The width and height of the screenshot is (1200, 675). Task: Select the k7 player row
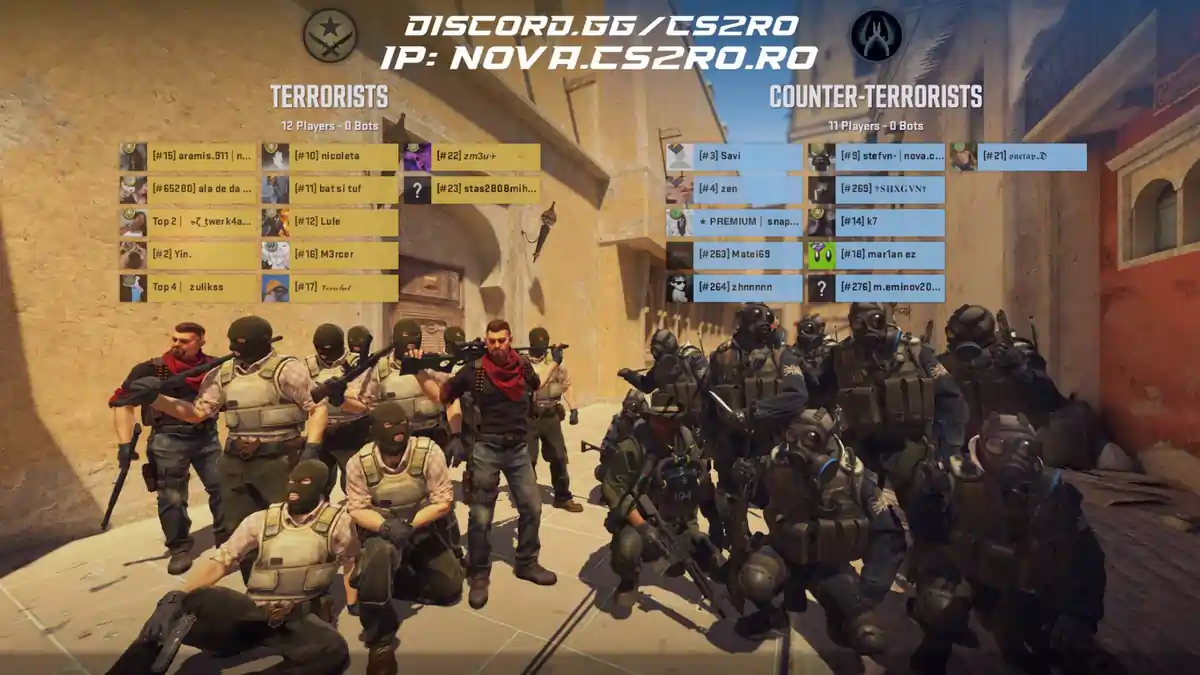876,222
